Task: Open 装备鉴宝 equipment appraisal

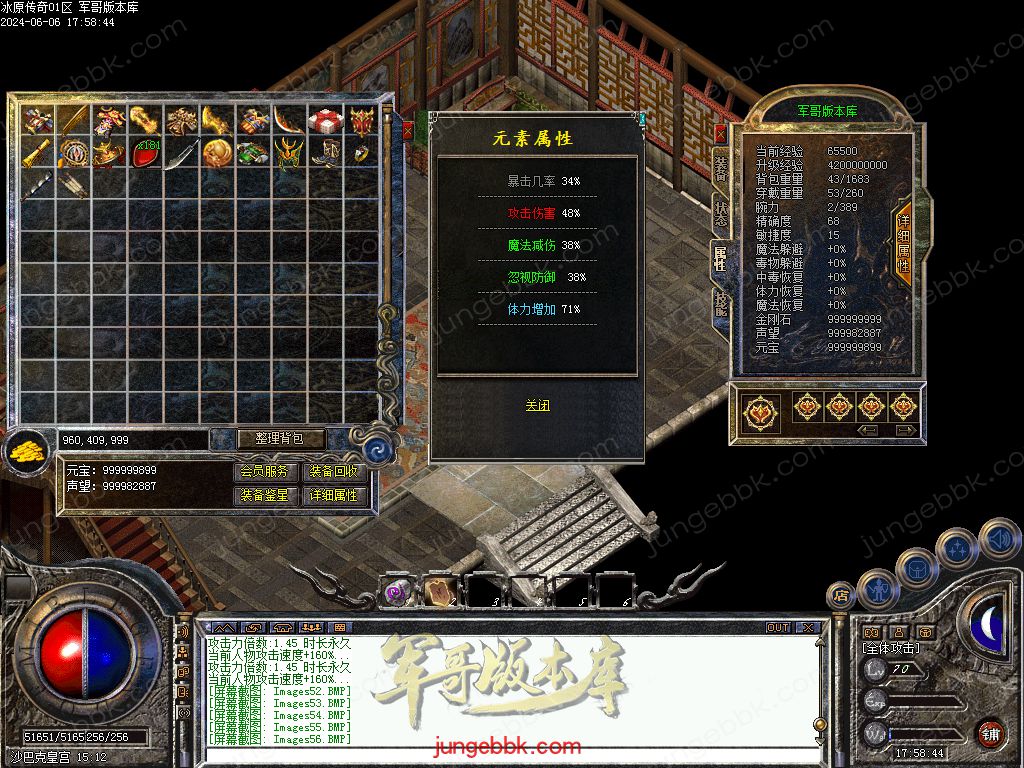Action: point(266,495)
